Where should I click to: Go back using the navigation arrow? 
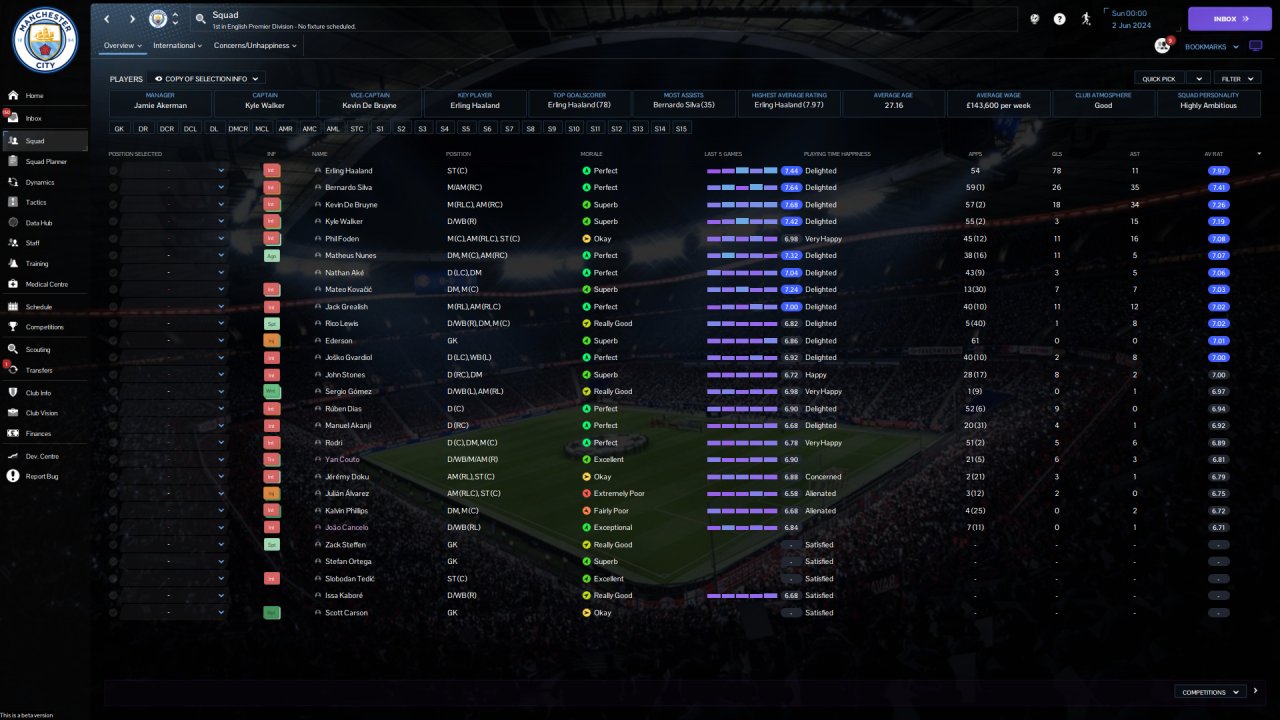click(107, 19)
